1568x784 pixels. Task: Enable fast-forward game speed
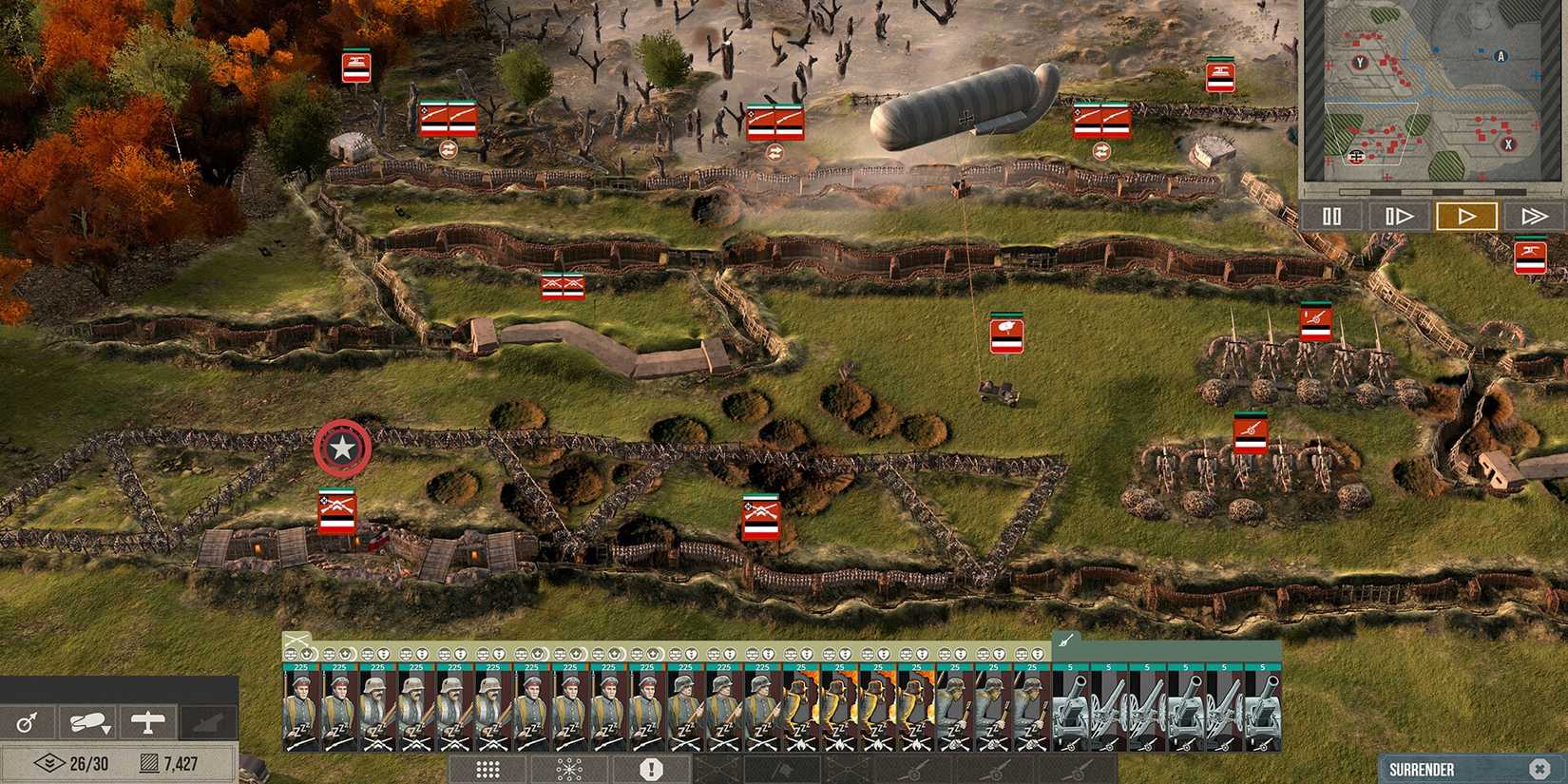click(x=1536, y=216)
